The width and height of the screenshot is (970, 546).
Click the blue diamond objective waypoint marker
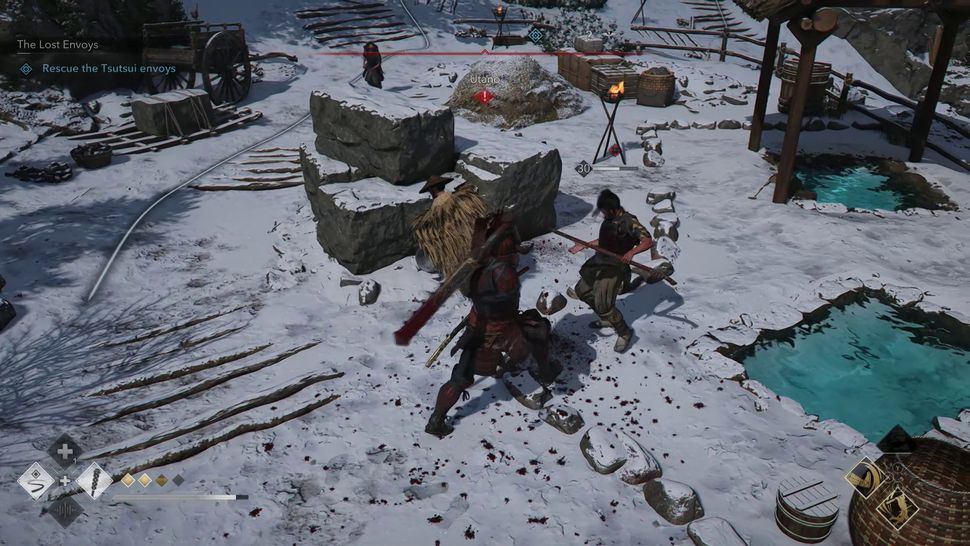pyautogui.click(x=535, y=35)
